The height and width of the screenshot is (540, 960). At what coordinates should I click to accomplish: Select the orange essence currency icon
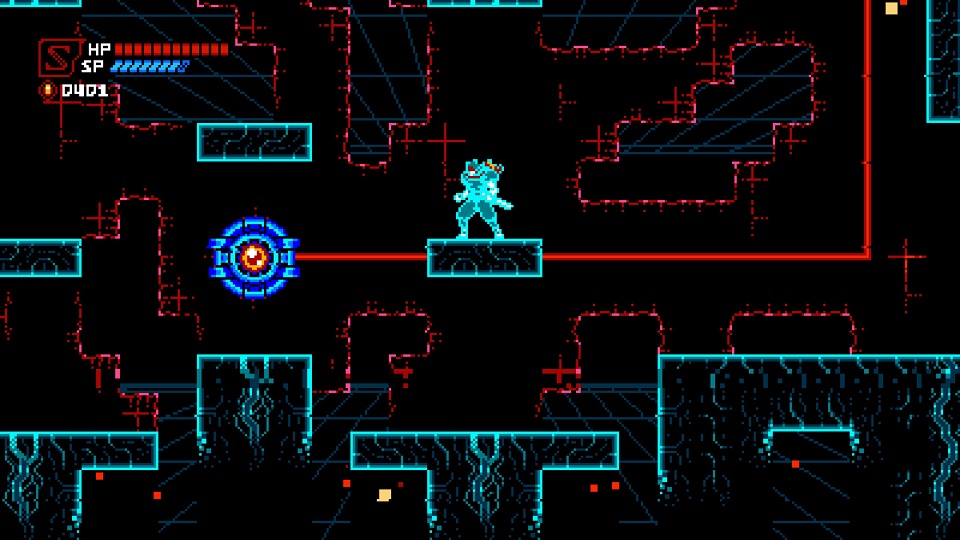tap(47, 90)
